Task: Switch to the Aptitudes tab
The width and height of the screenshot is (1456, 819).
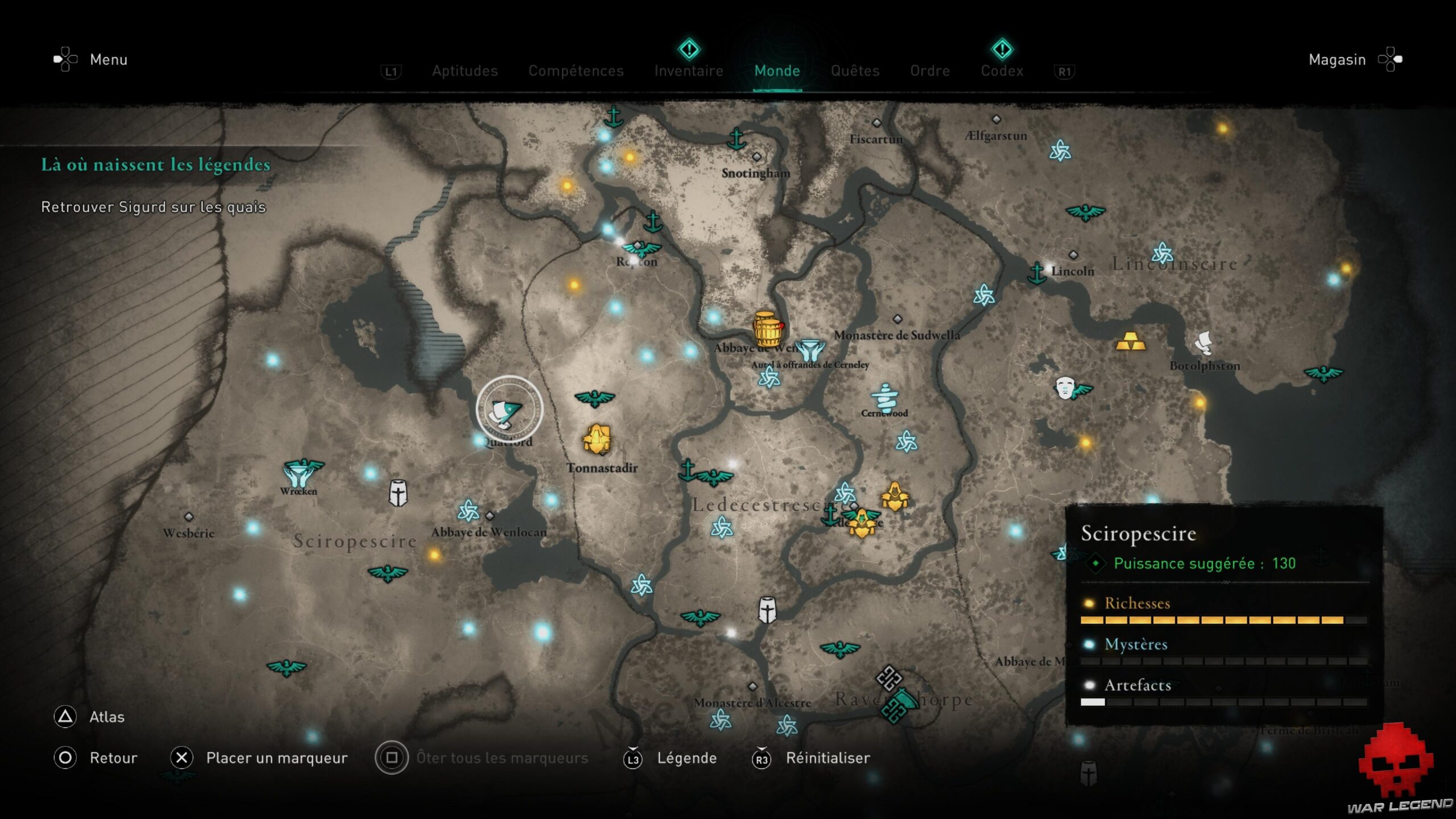Action: [x=465, y=71]
